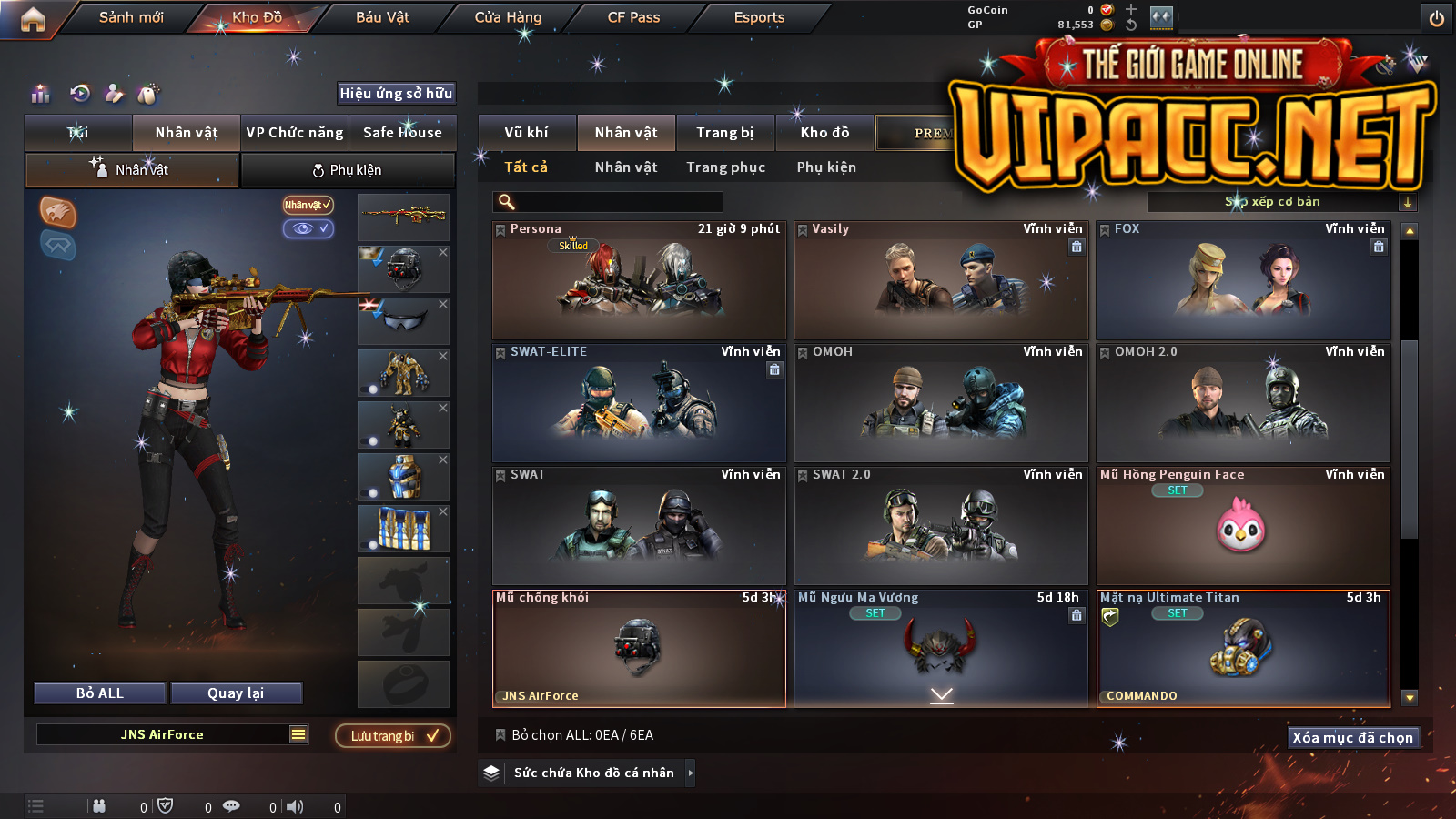Click Quay lại to go back
This screenshot has width=1456, height=819.
pyautogui.click(x=236, y=693)
